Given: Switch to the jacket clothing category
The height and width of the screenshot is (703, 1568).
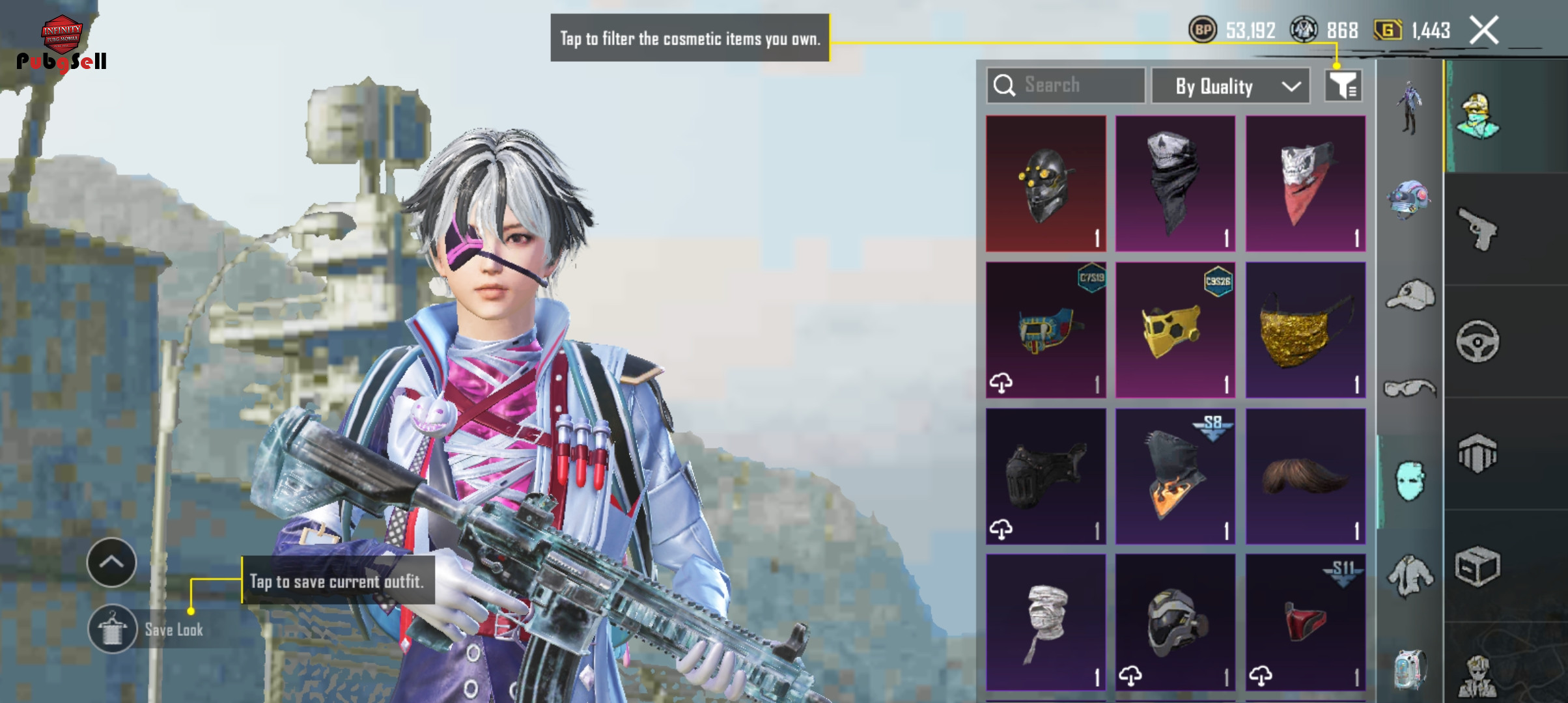Looking at the screenshot, I should click(x=1410, y=575).
